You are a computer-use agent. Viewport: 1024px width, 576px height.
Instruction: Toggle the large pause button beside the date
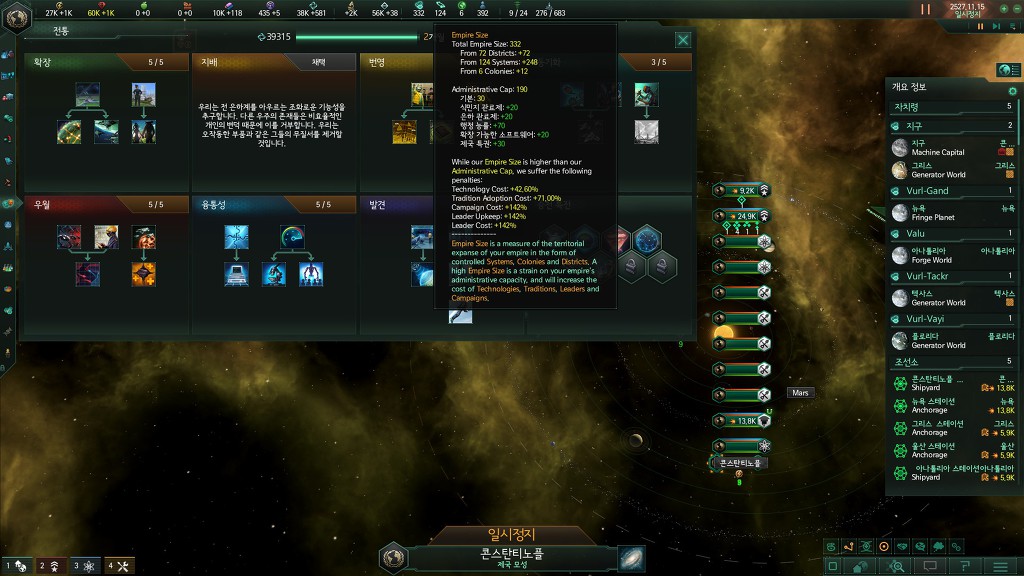[925, 9]
